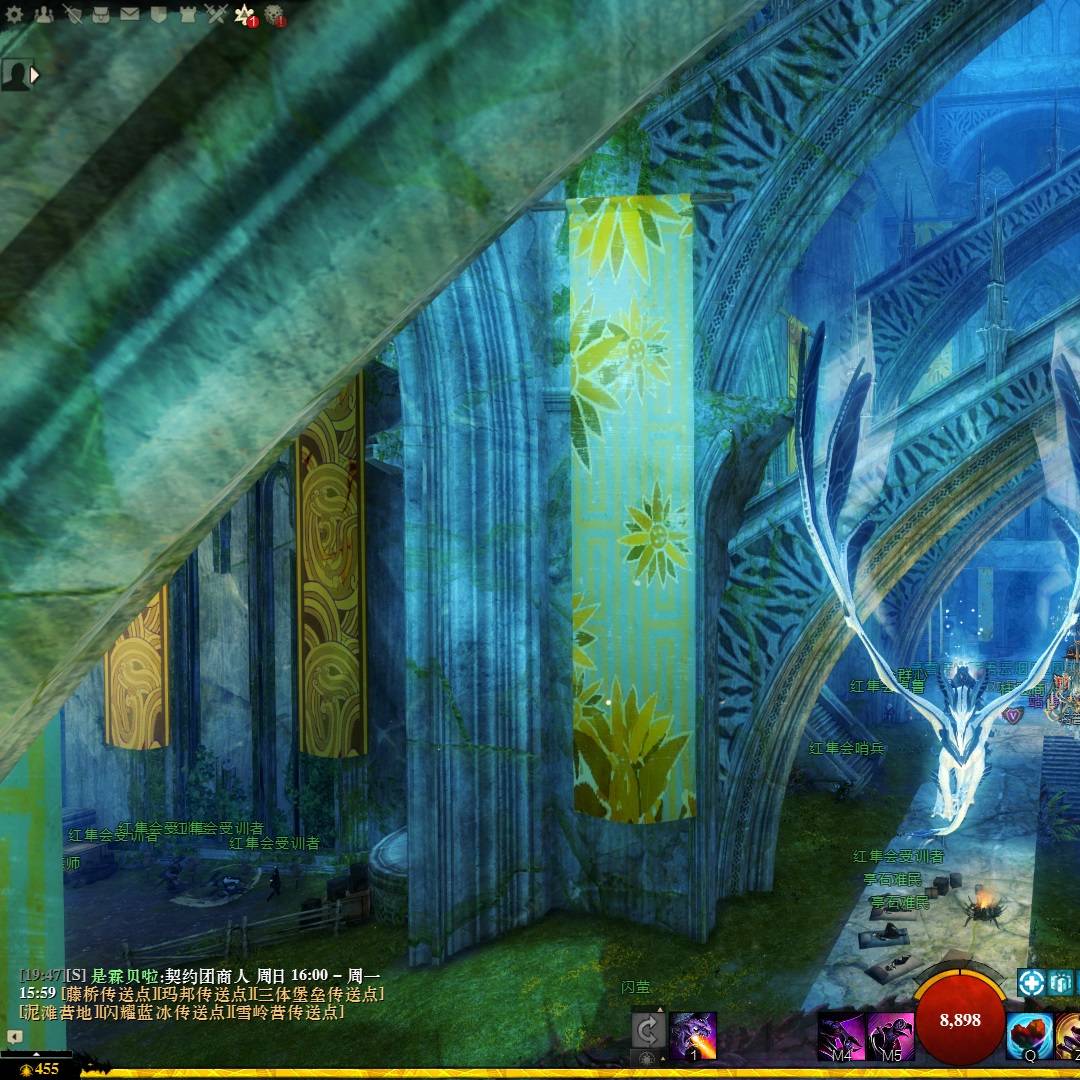
Task: Open the Hero panel sword-and-shield icon
Action: coord(72,14)
